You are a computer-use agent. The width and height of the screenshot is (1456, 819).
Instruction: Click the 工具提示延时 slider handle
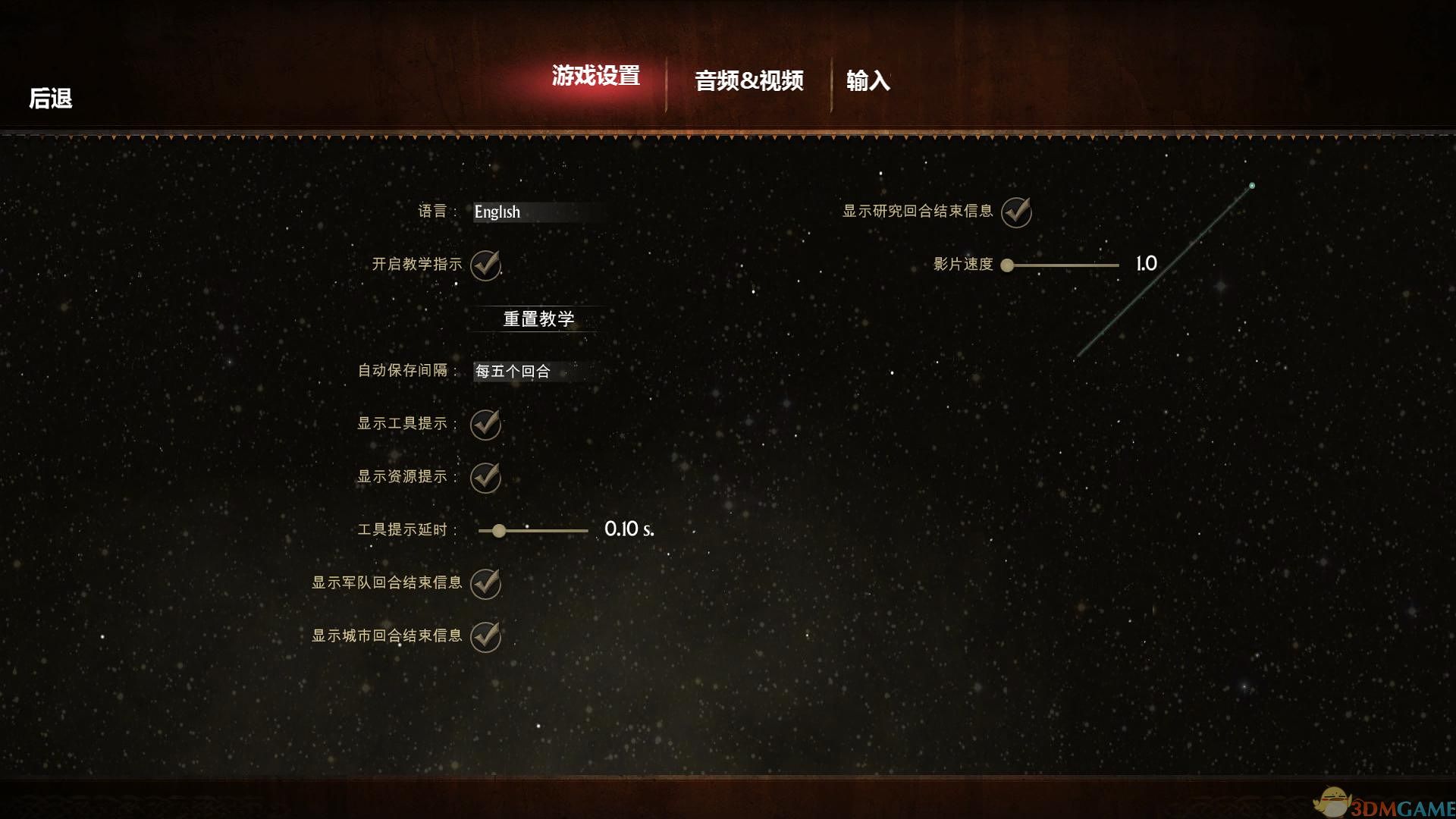click(500, 532)
